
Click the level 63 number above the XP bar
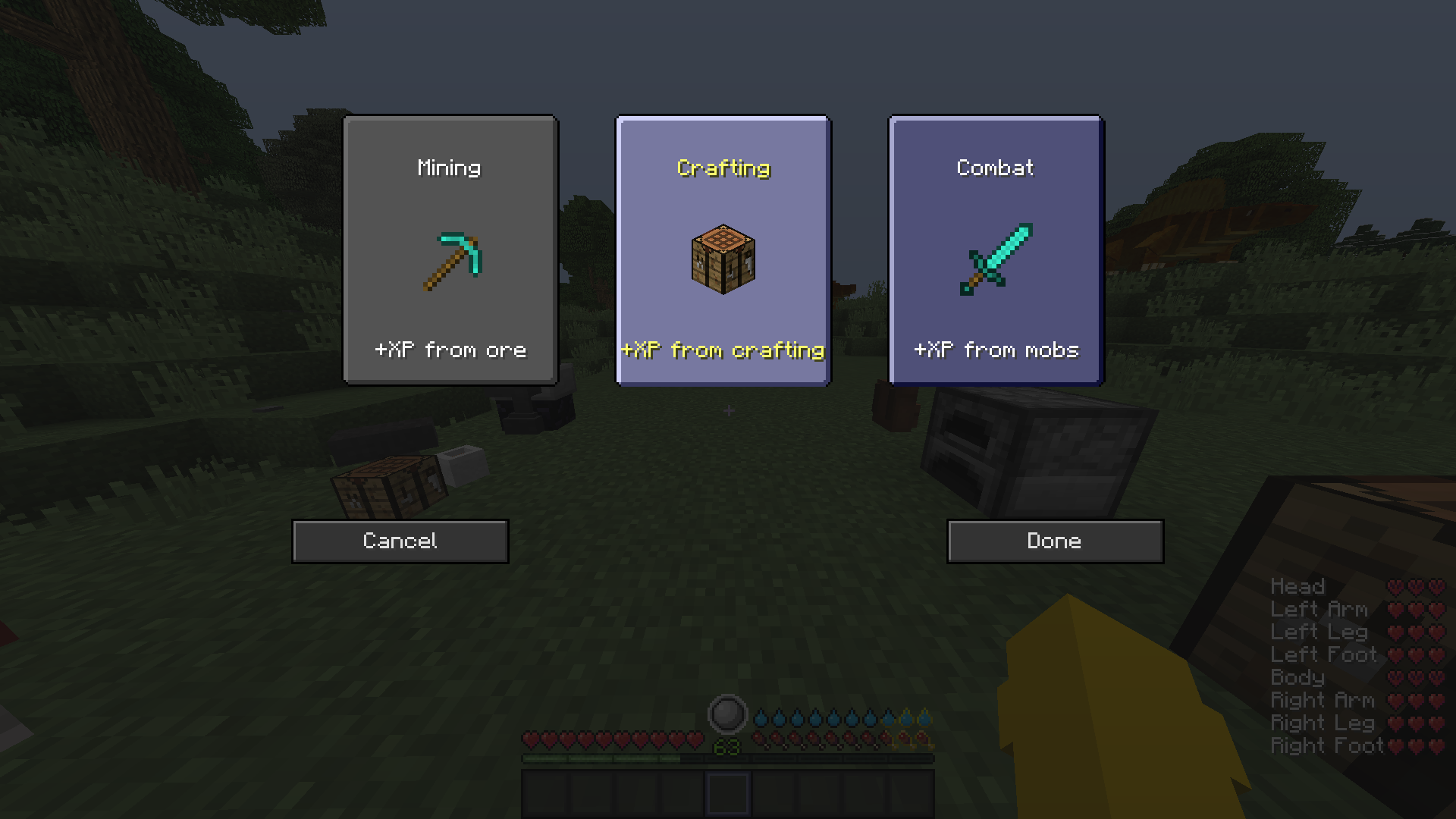[726, 747]
